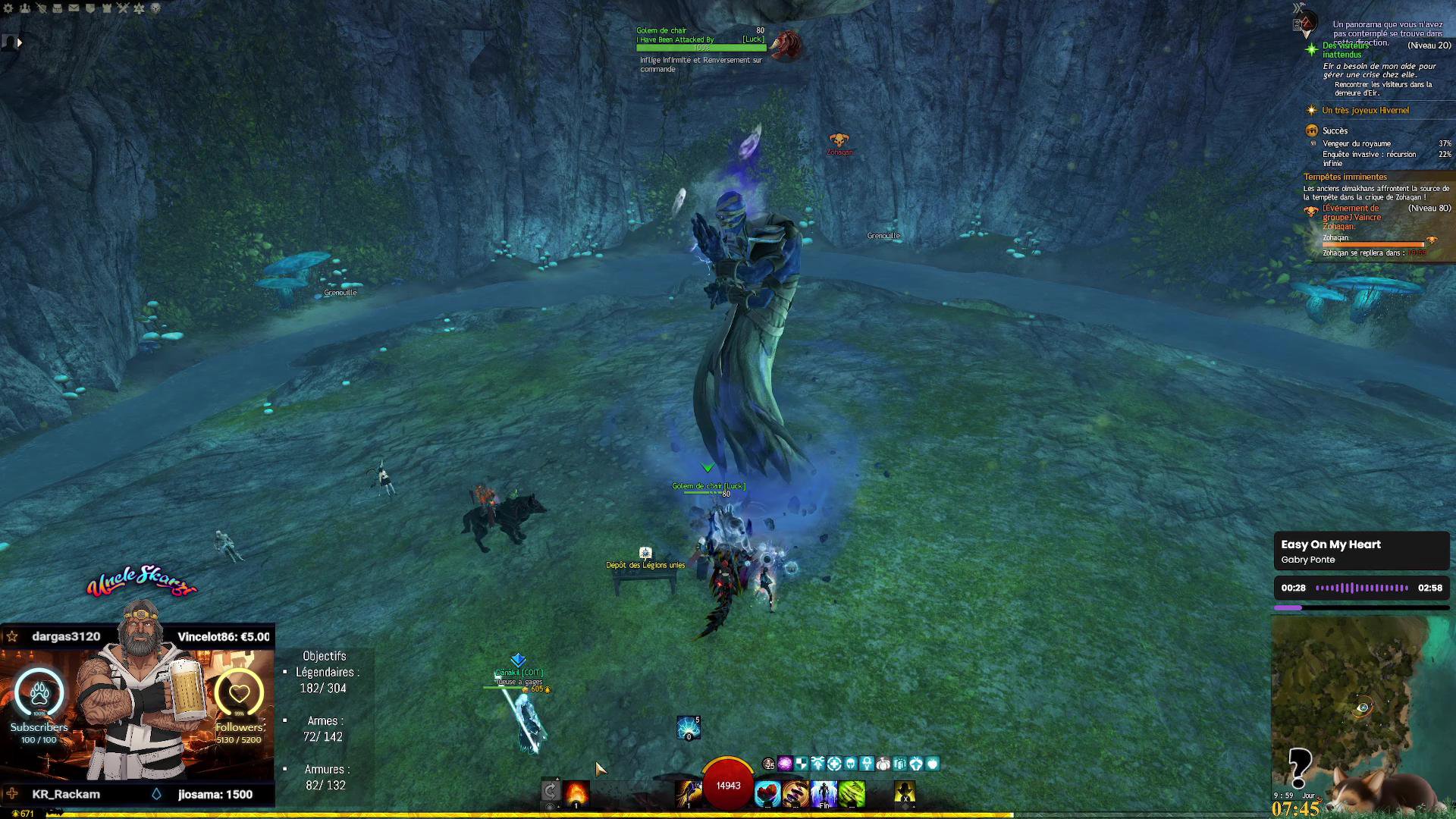Open the mail envelope icon
This screenshot has height=819, width=1456.
click(x=74, y=8)
